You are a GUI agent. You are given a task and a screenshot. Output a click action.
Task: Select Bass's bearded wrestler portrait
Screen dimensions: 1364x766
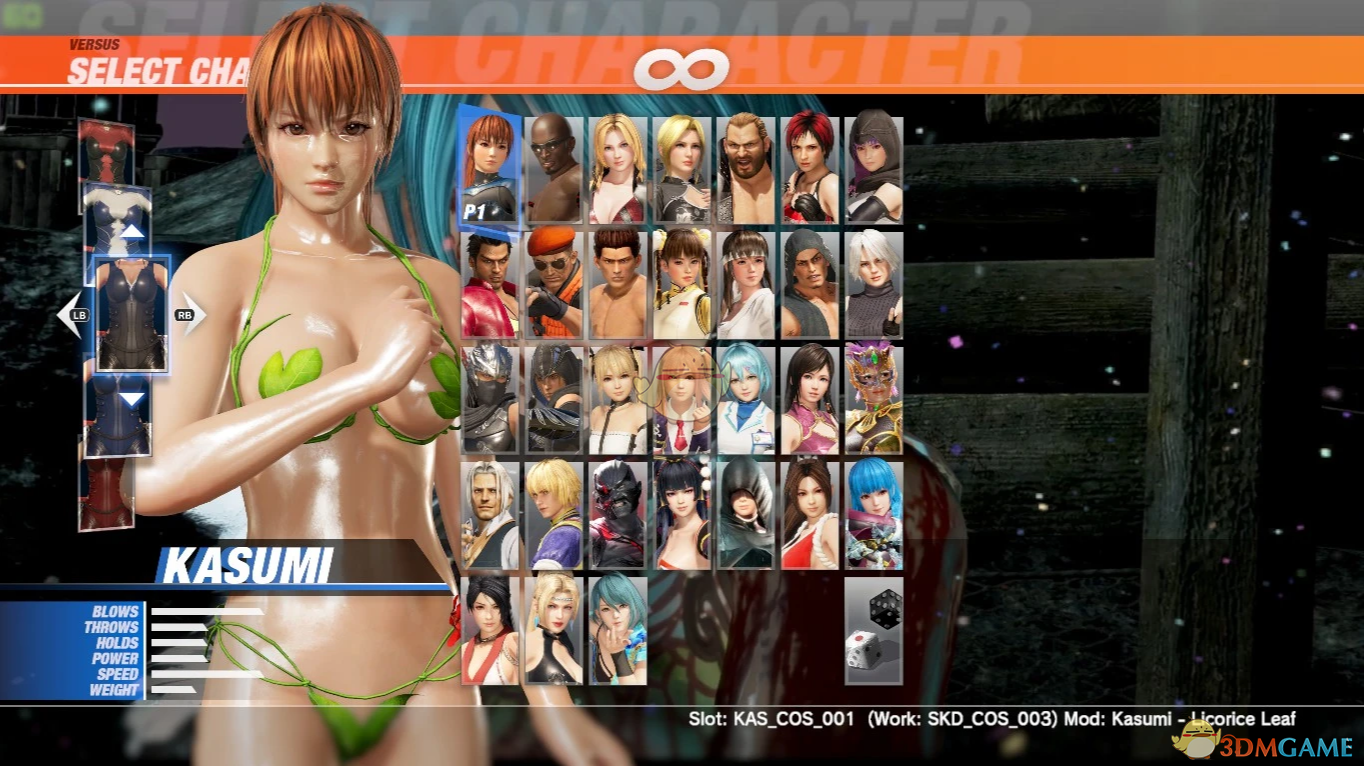[x=743, y=170]
